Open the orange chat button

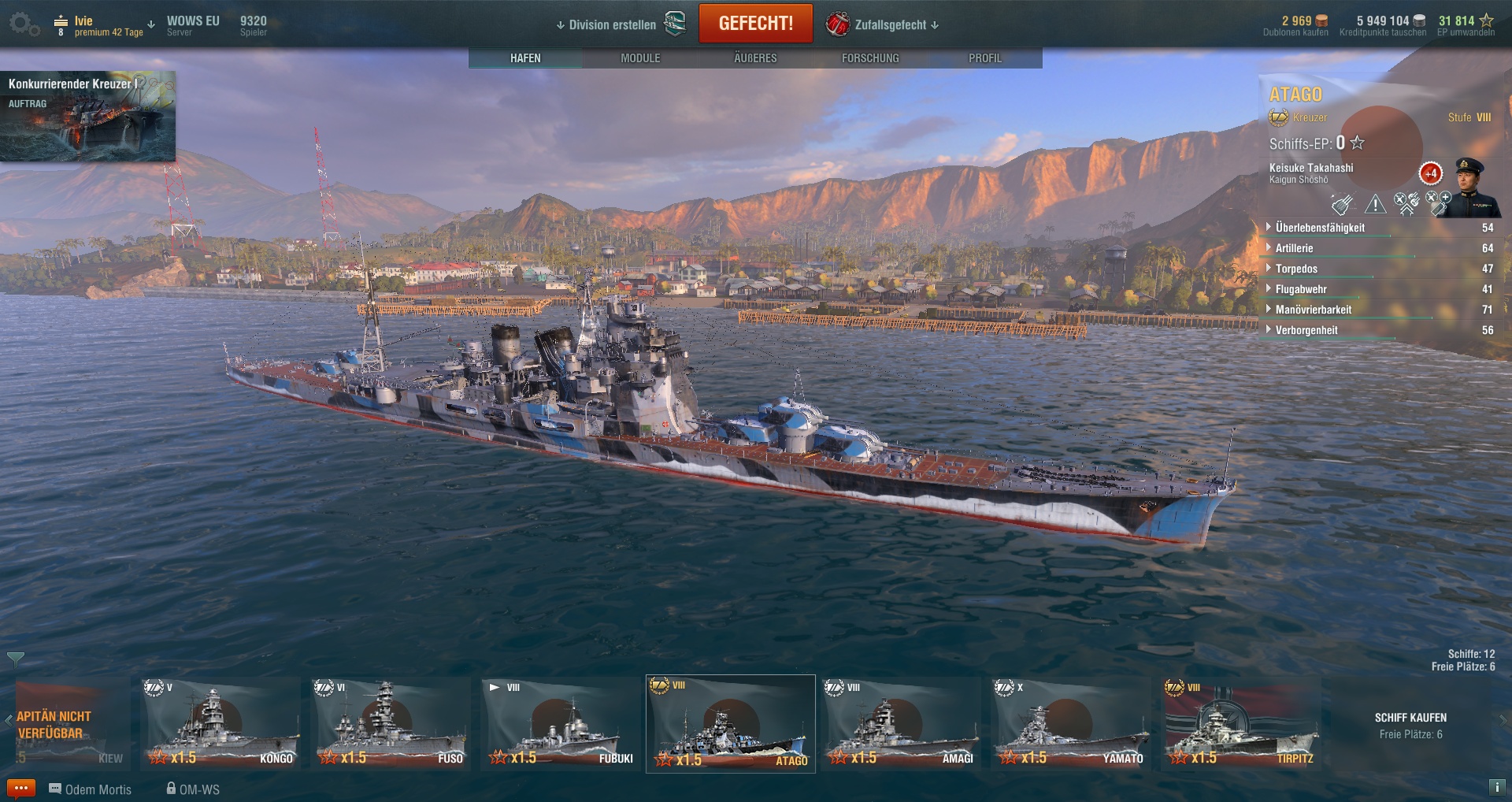click(x=20, y=788)
